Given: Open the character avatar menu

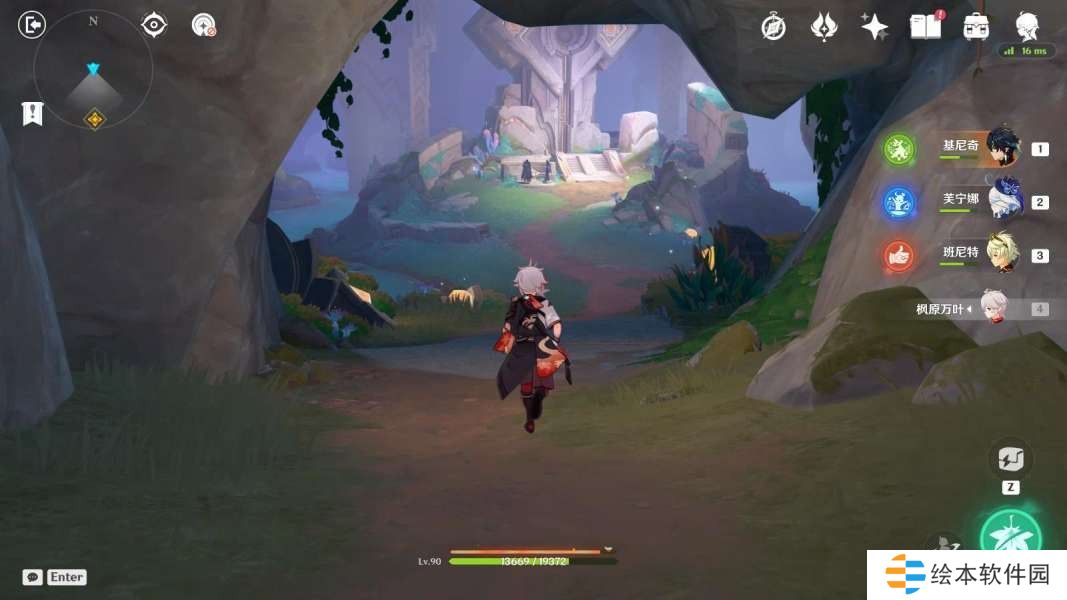Looking at the screenshot, I should coord(1027,25).
